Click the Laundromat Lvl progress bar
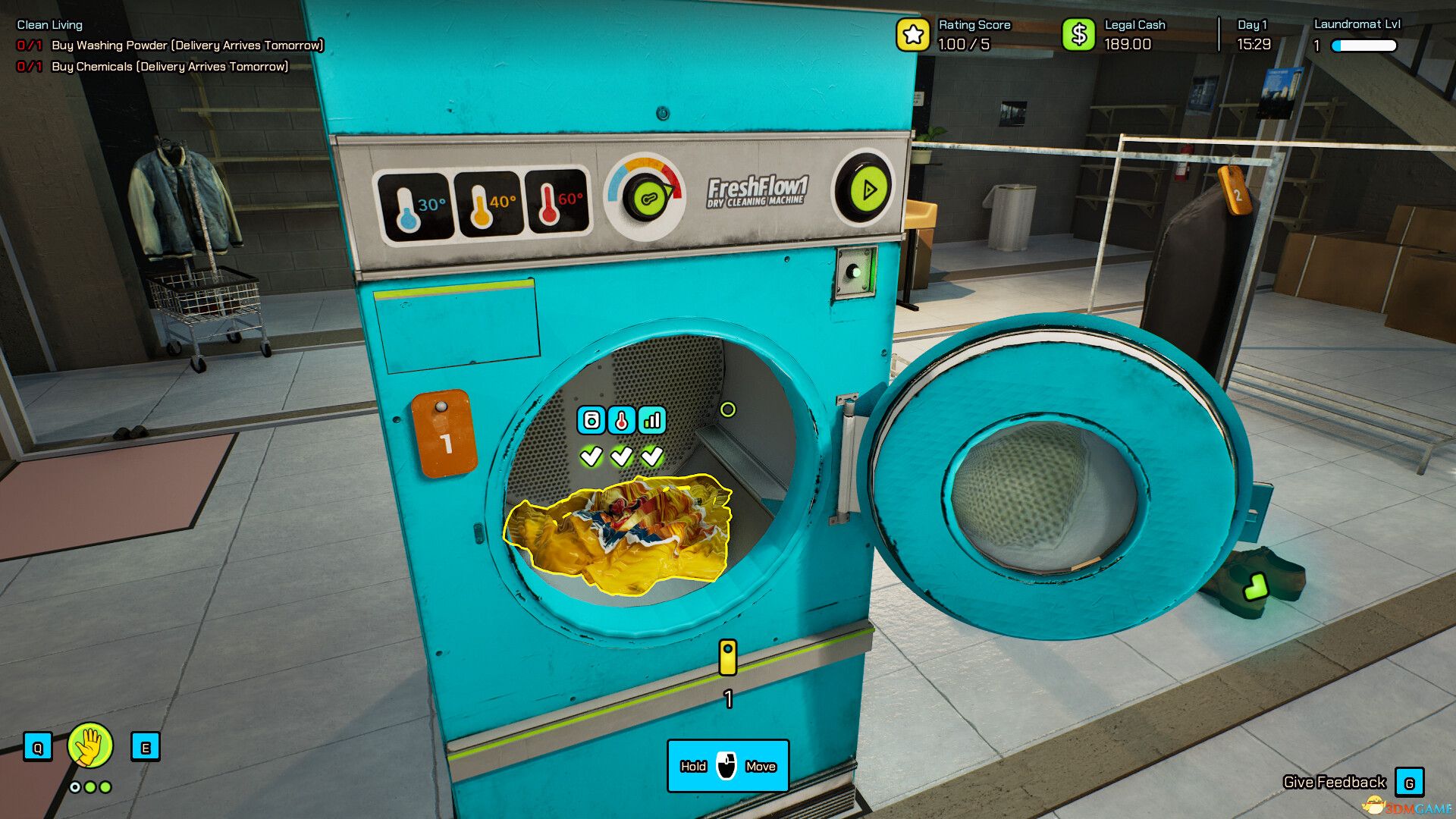1456x819 pixels. coord(1365,45)
